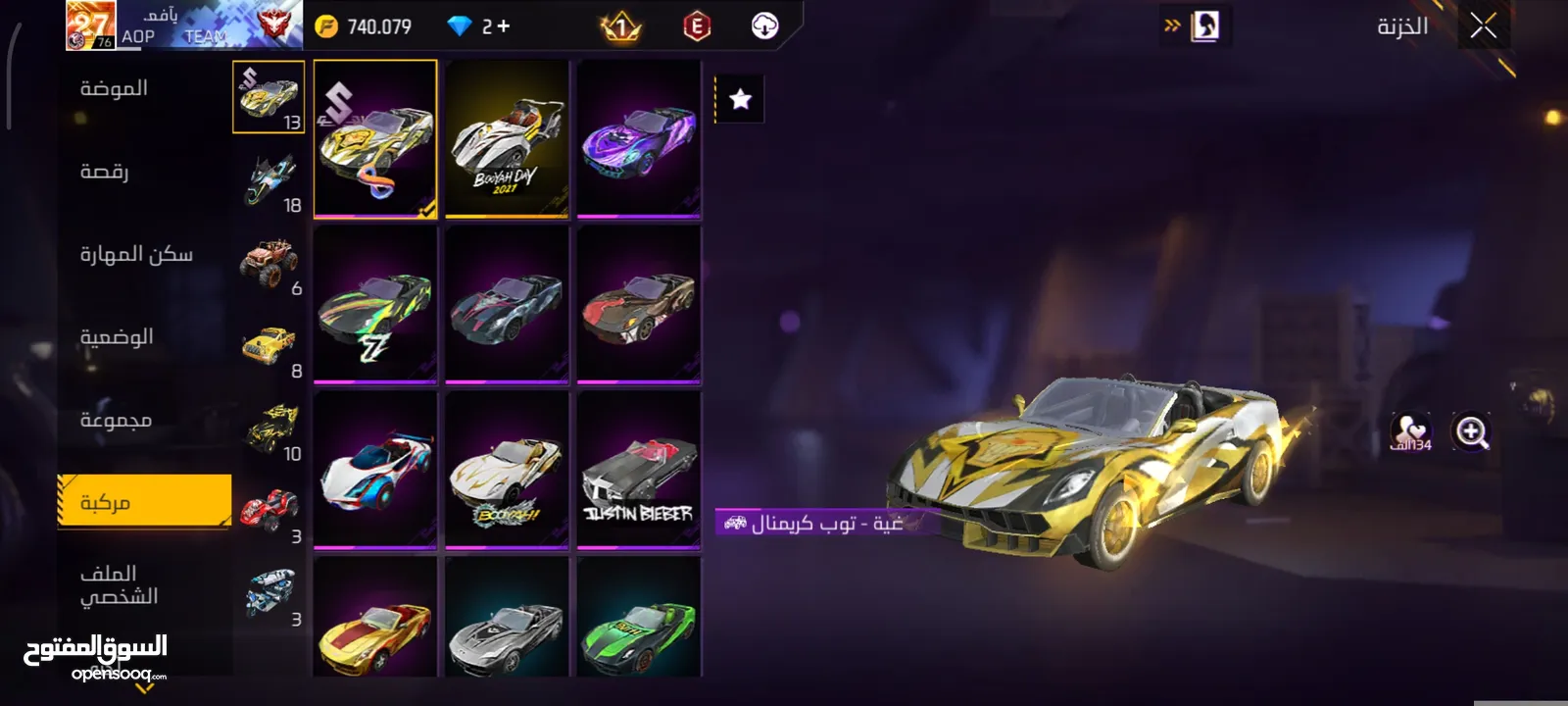Open the الملف الشخصي category
Viewport: 1568px width, 706px height.
coord(119,584)
